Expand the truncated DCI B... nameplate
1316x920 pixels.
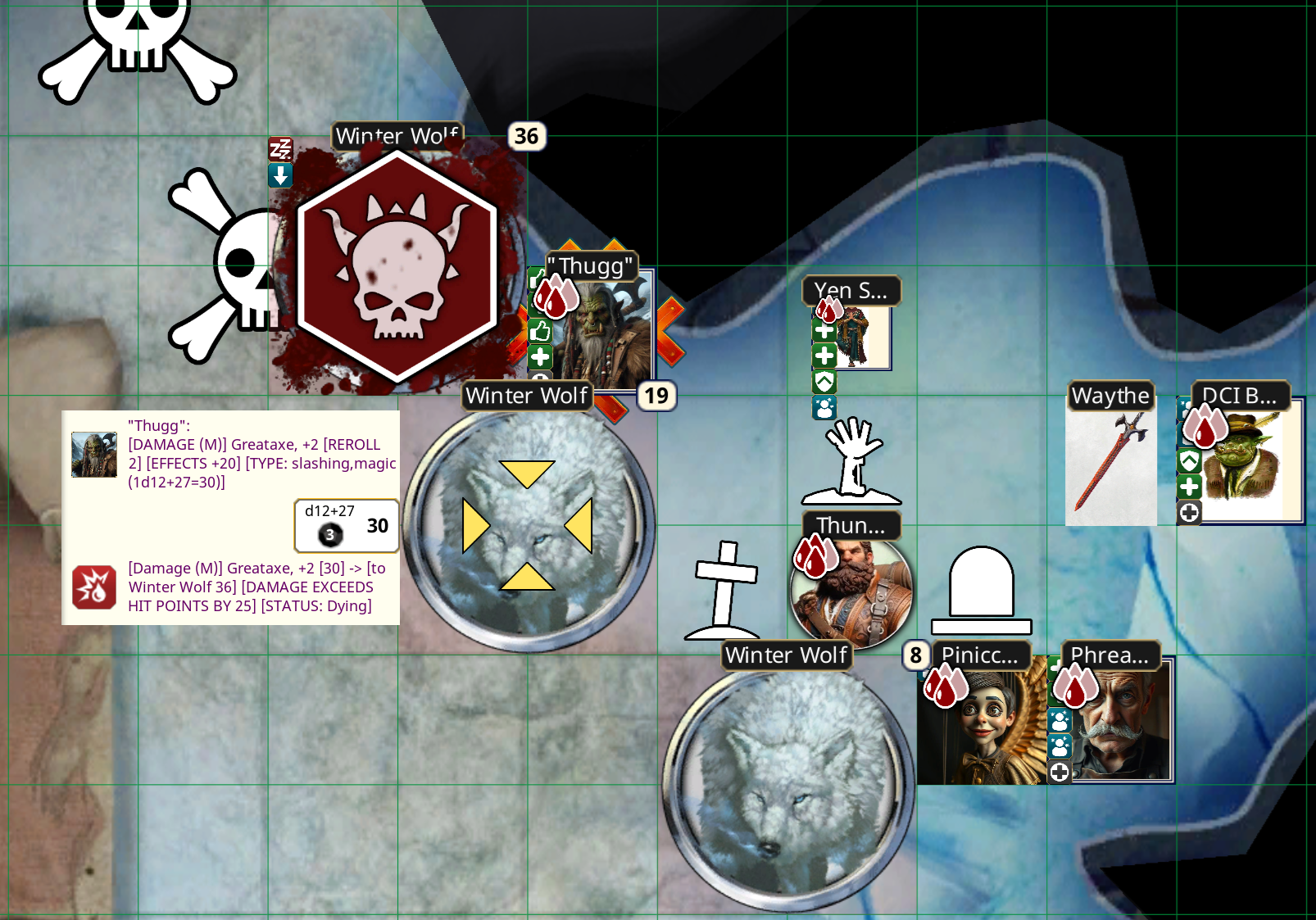(x=1240, y=396)
